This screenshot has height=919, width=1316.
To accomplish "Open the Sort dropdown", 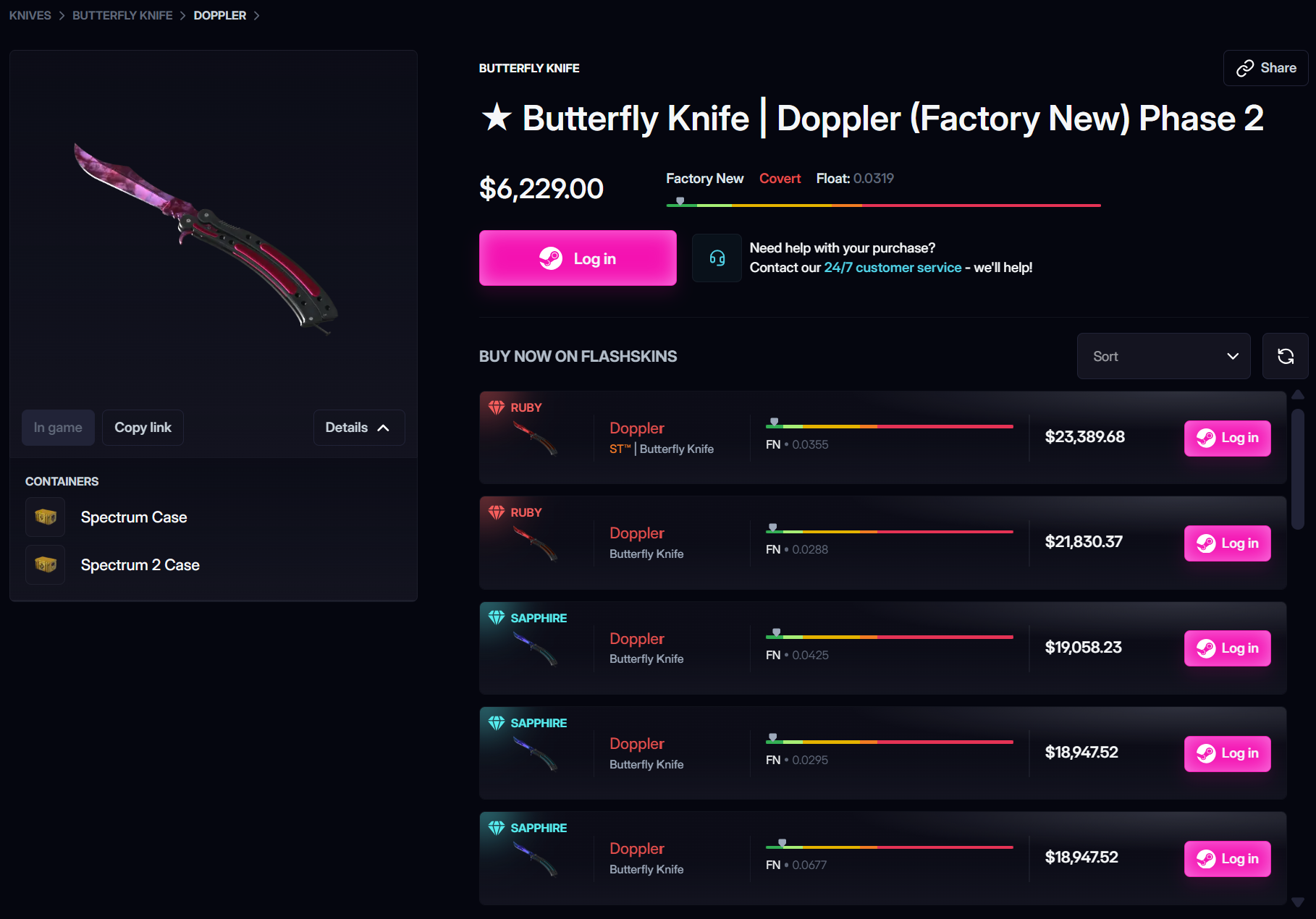I will [x=1163, y=355].
